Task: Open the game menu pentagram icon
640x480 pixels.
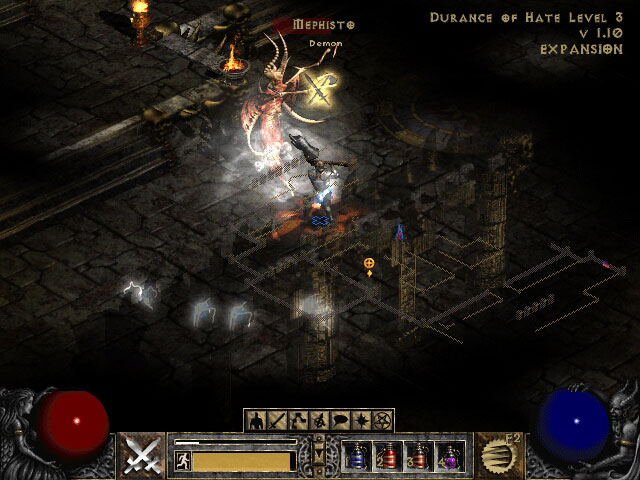Action: point(382,421)
